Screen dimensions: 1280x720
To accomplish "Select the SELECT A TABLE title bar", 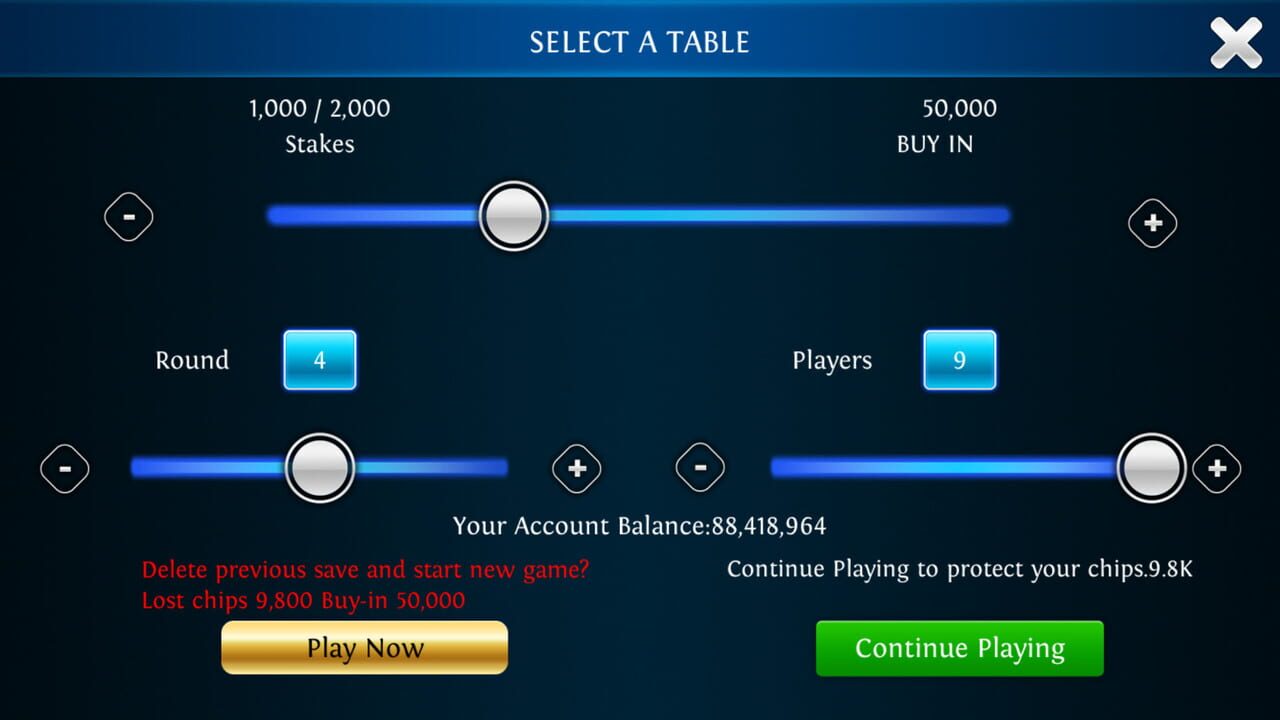I will (x=640, y=42).
